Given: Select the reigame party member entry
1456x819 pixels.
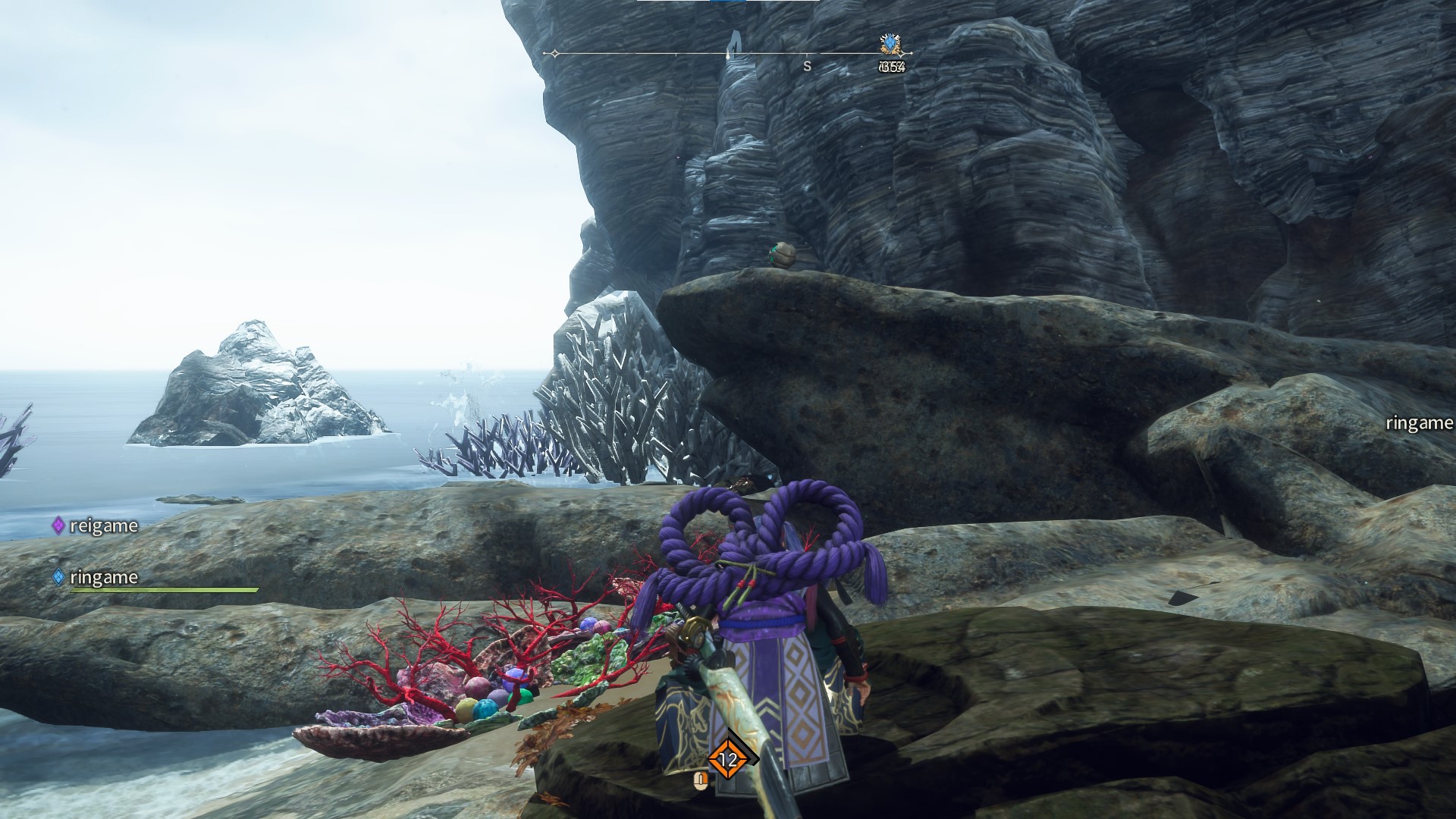Looking at the screenshot, I should tap(96, 526).
